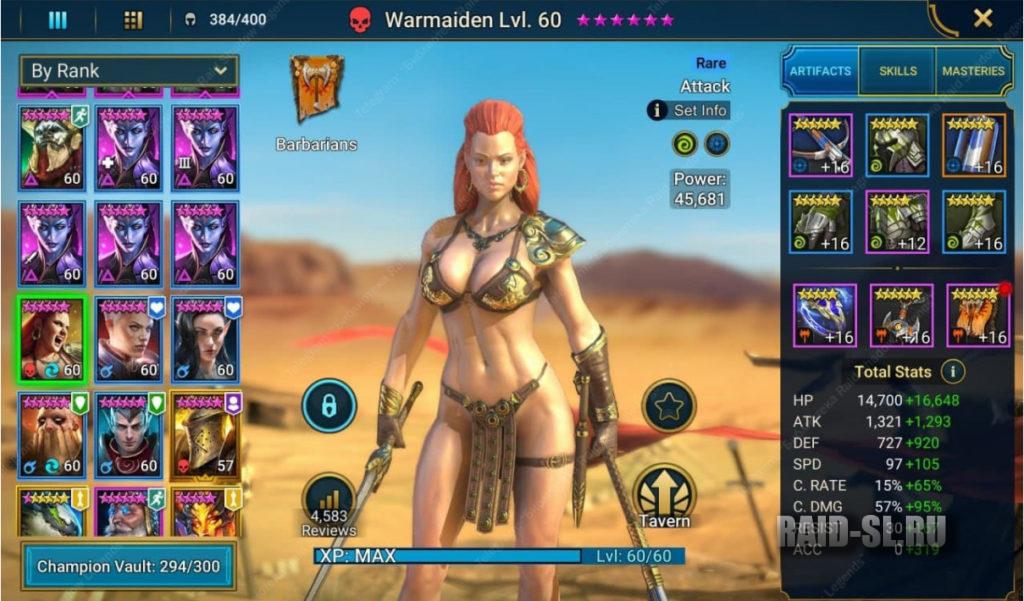The width and height of the screenshot is (1024, 601).
Task: Switch to the grid view icon
Action: 133,19
